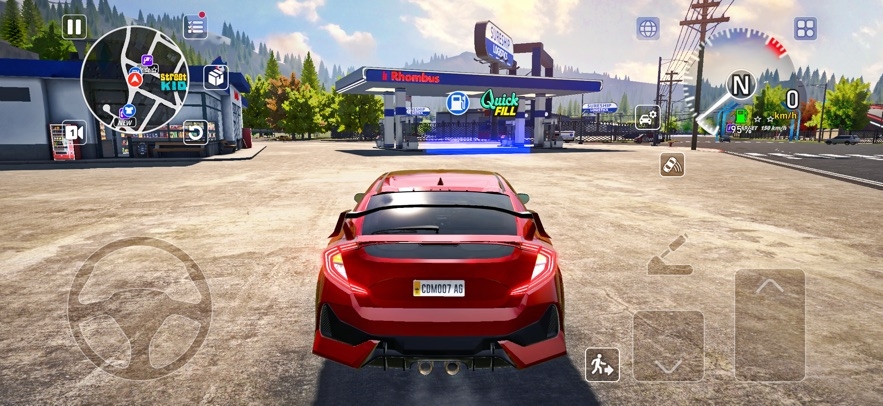
Task: Switch the camera view
Action: pos(74,132)
